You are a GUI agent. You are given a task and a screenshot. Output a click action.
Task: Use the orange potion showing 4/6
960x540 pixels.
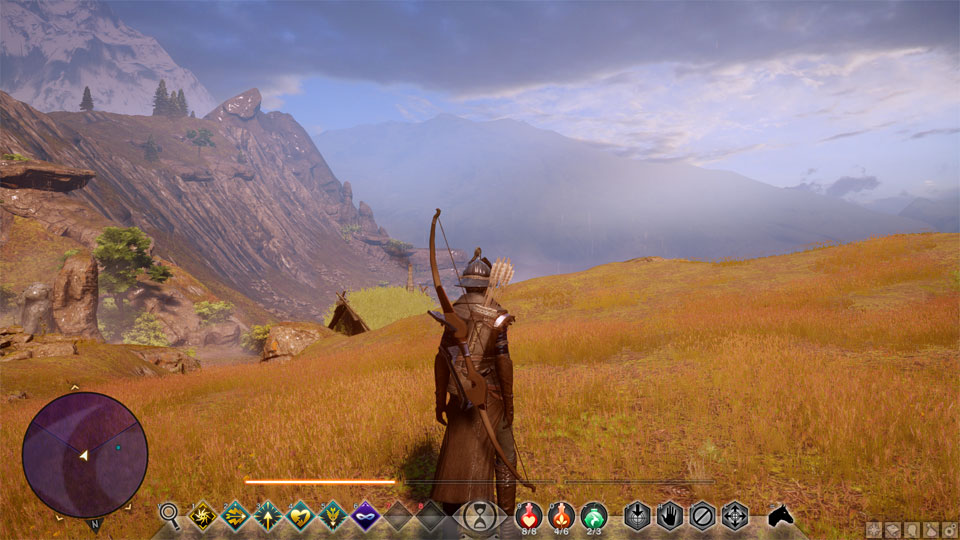pos(561,514)
